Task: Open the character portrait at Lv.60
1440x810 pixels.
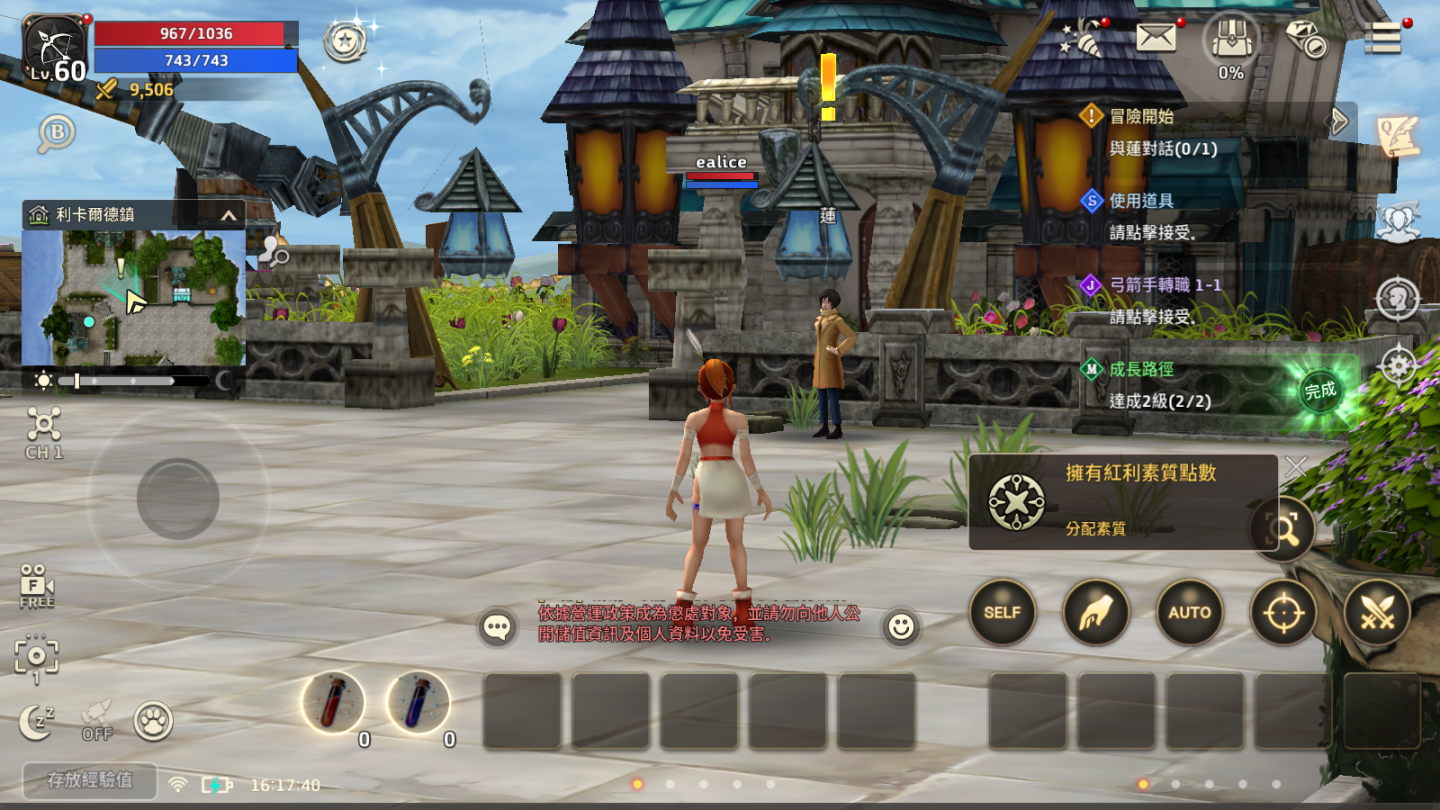Action: click(x=55, y=48)
